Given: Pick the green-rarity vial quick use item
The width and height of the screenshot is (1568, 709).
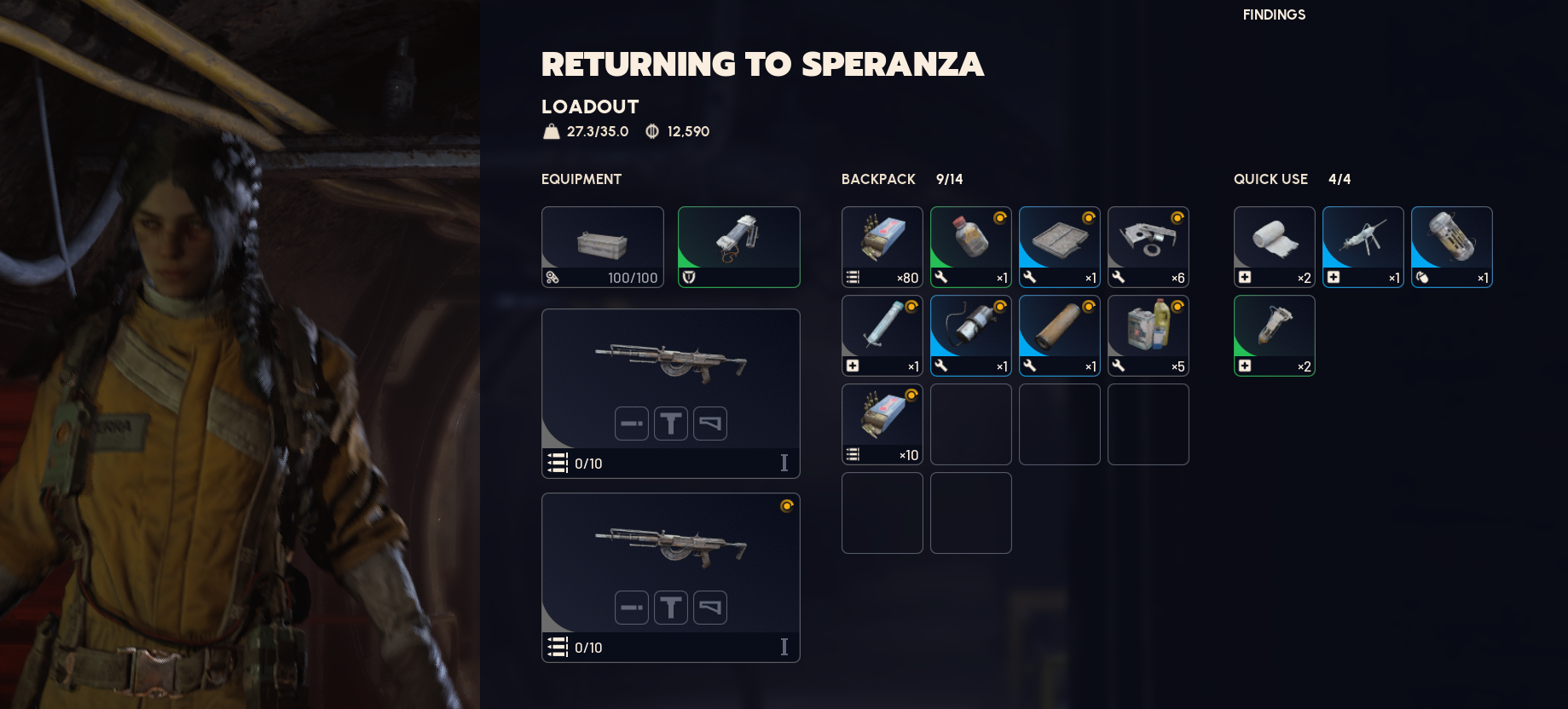Looking at the screenshot, I should click(1274, 335).
